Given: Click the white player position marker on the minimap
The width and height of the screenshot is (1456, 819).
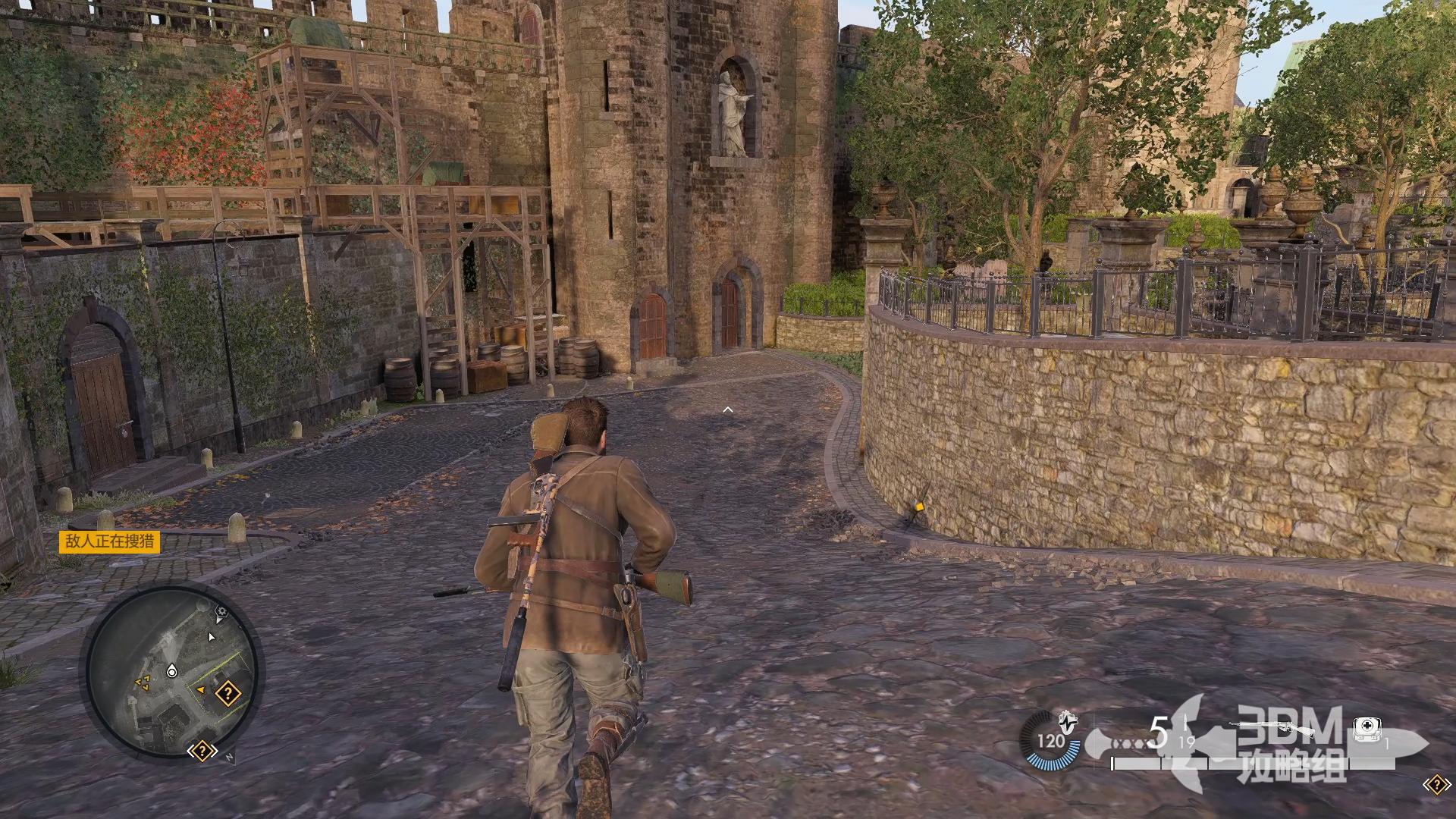Looking at the screenshot, I should [x=171, y=671].
